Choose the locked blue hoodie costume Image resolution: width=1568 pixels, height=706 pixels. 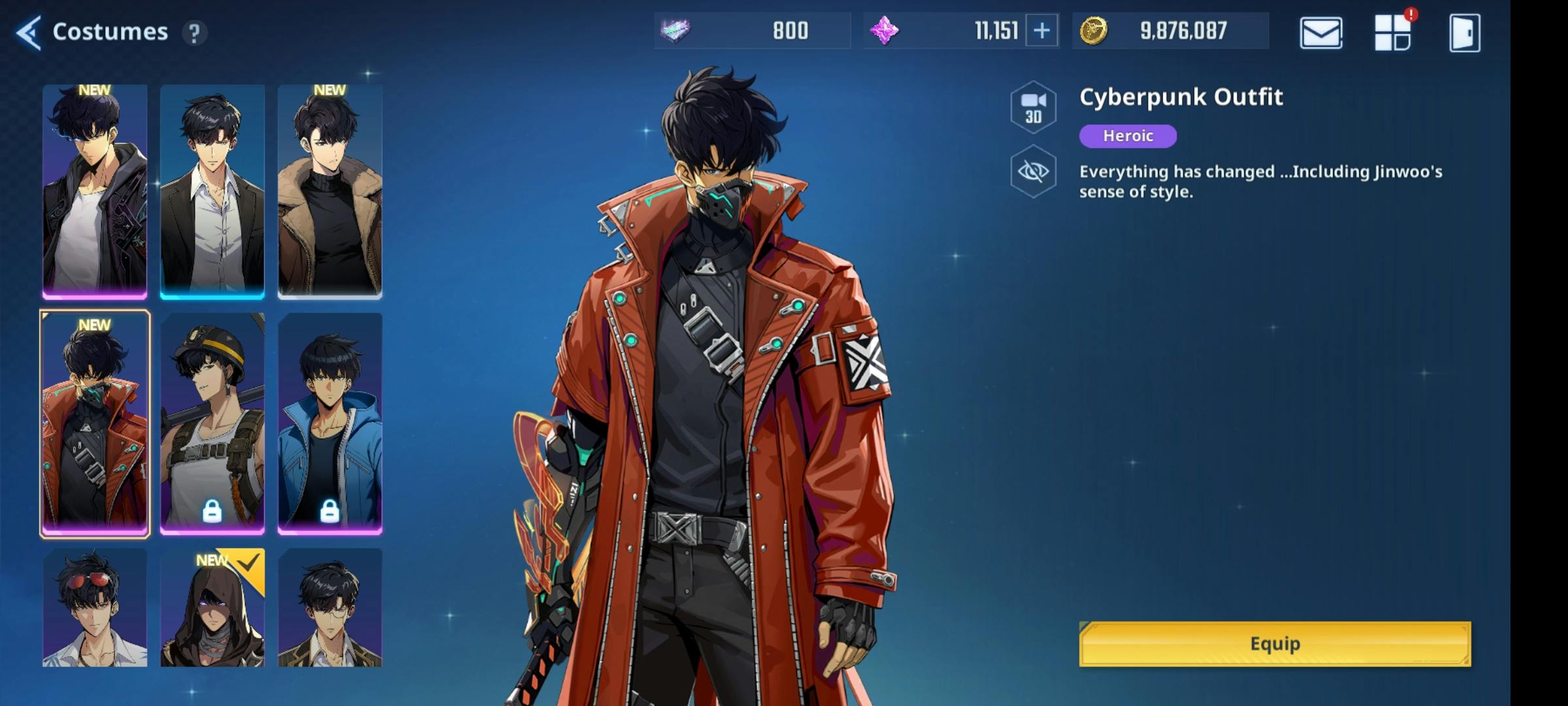(330, 424)
